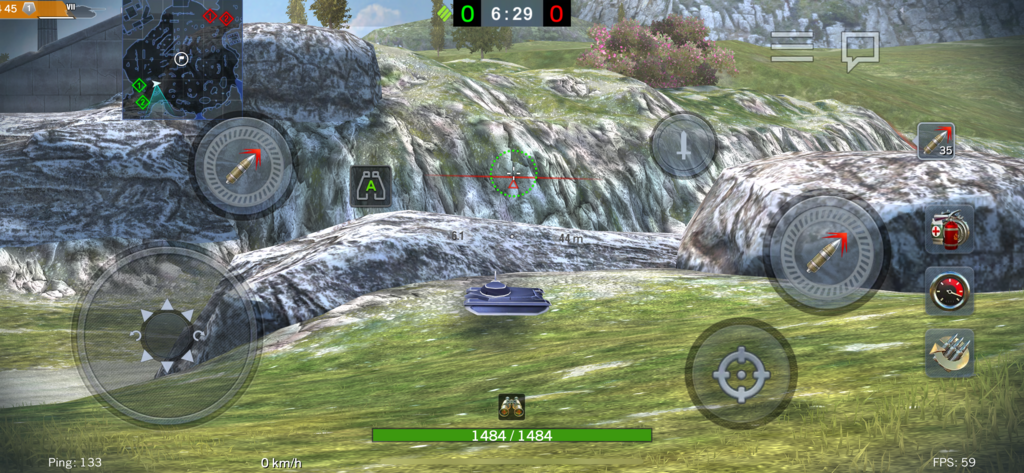This screenshot has width=1024, height=473.
Task: Open the team chat bubble
Action: (x=859, y=50)
